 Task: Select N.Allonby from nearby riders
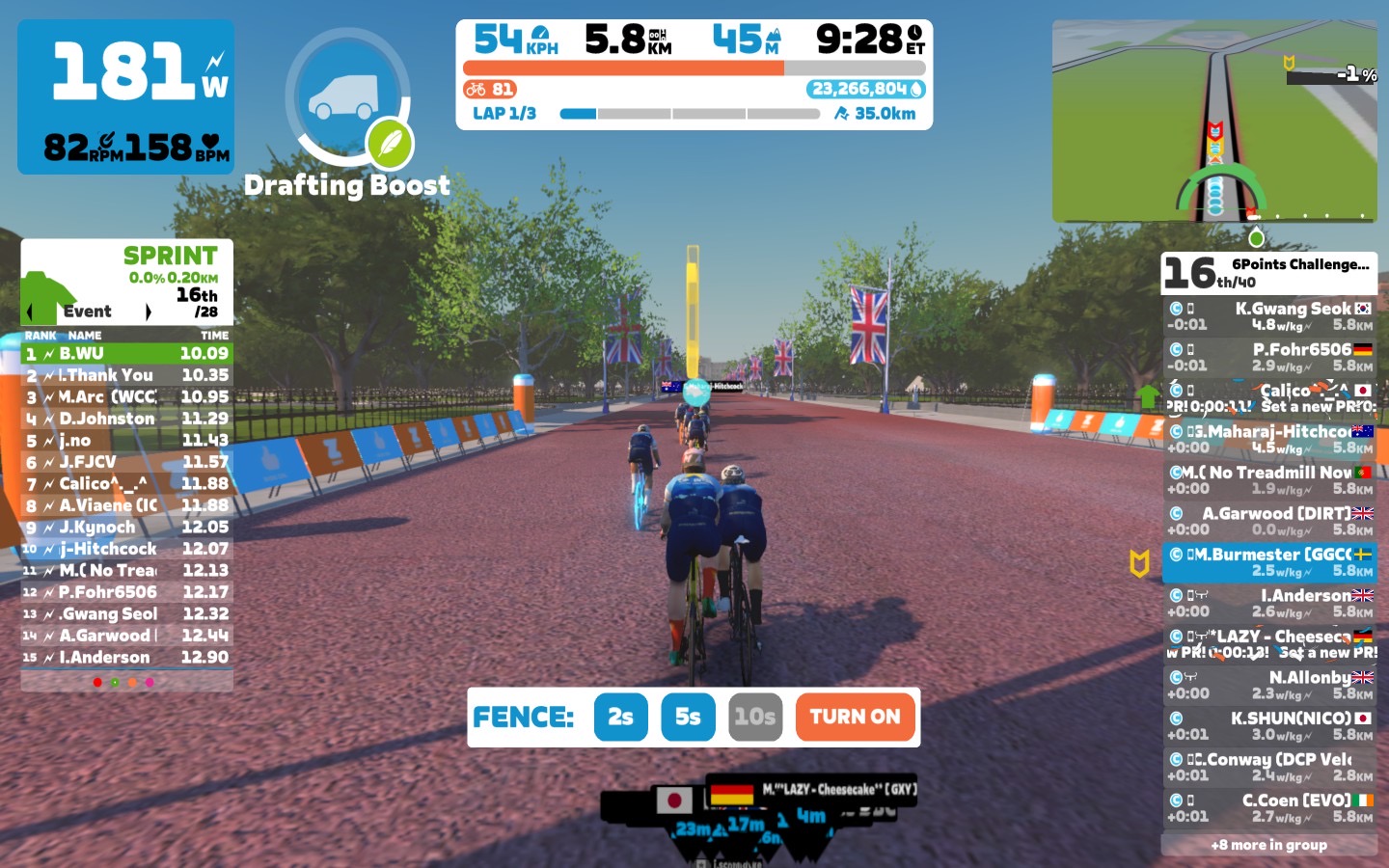[1268, 685]
